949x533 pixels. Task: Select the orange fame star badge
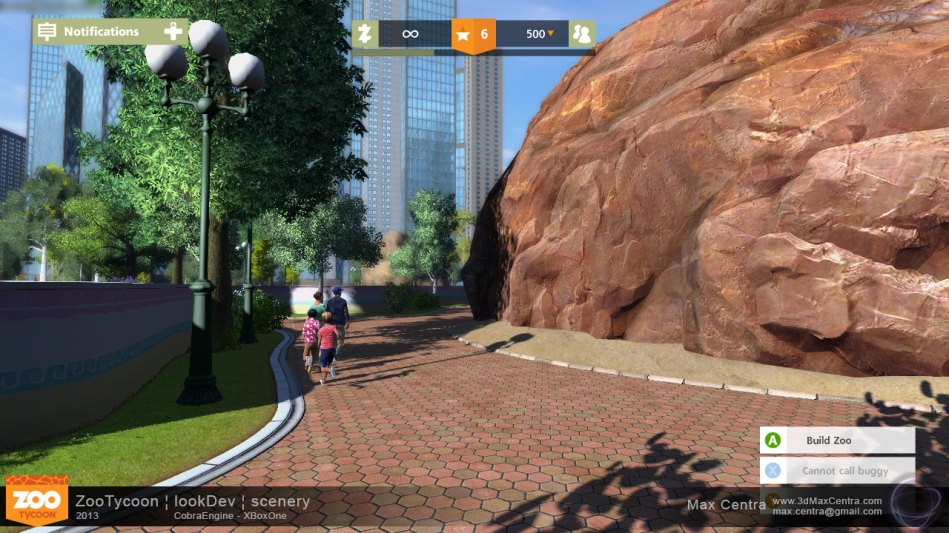click(x=463, y=35)
